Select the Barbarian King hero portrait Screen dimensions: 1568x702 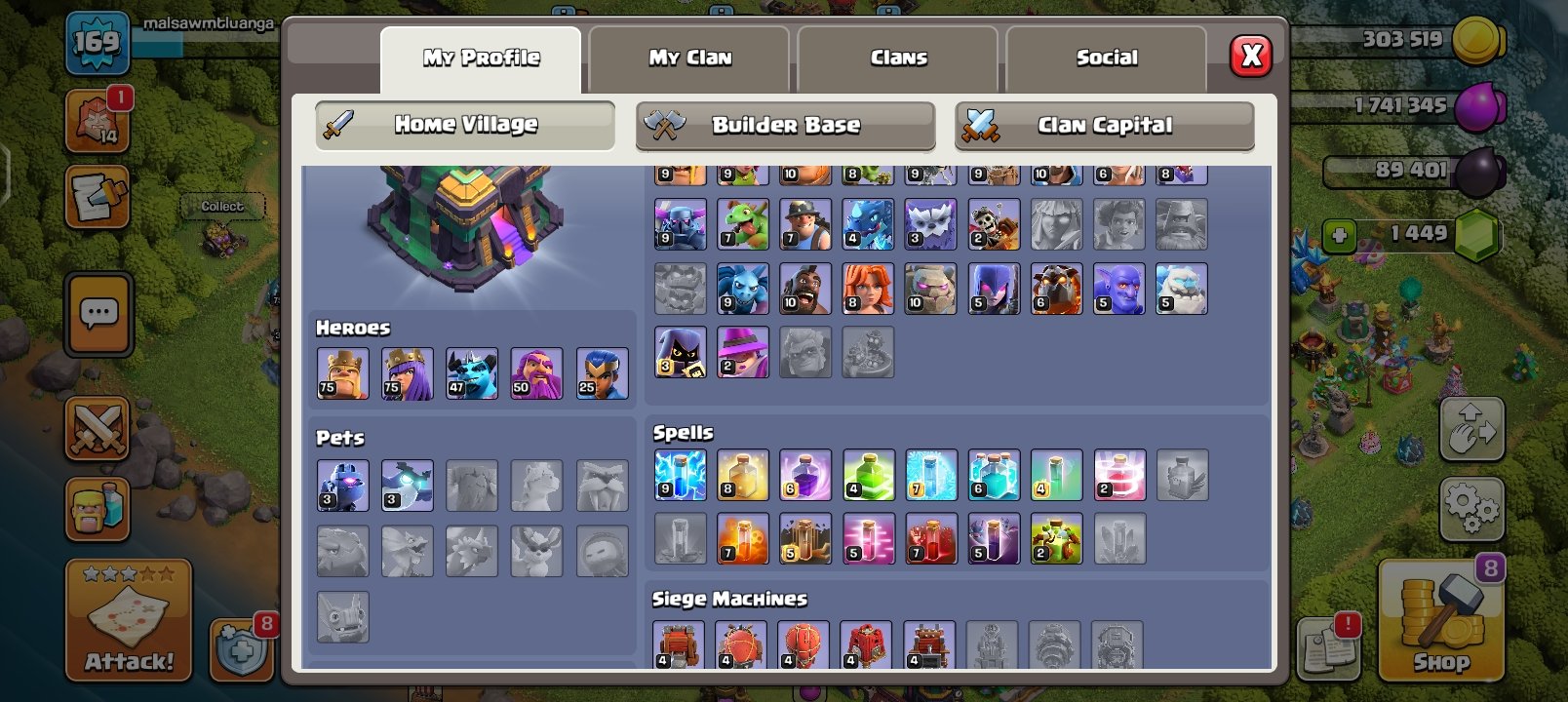coord(344,371)
